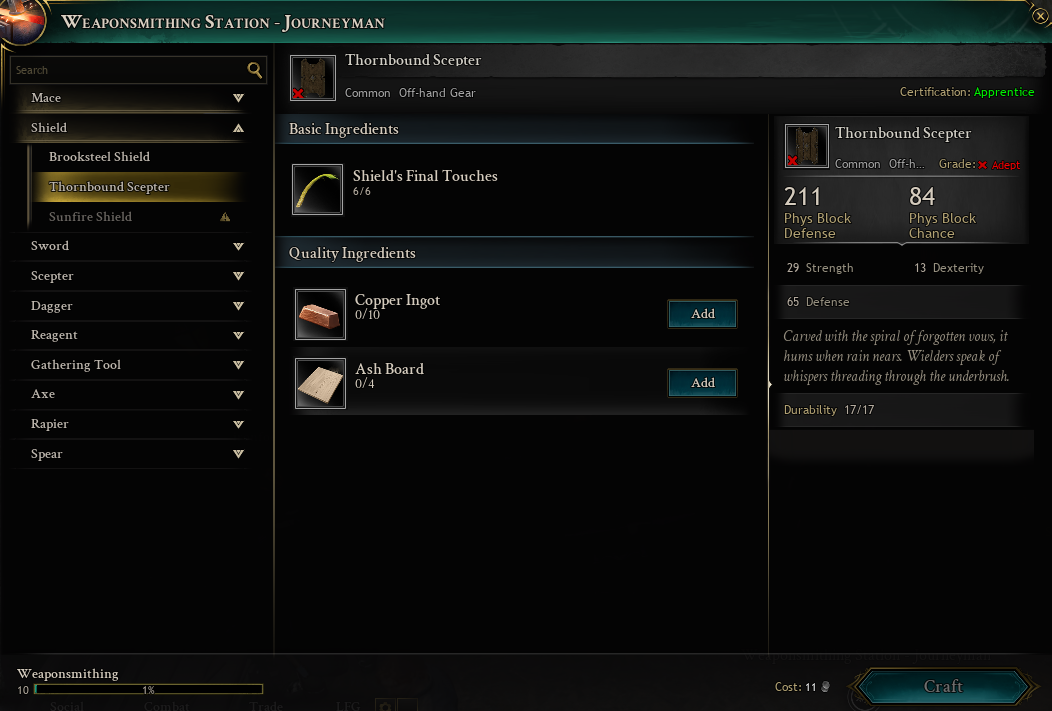Choose the Sunfire Shield recipe
The width and height of the screenshot is (1052, 711).
(91, 217)
